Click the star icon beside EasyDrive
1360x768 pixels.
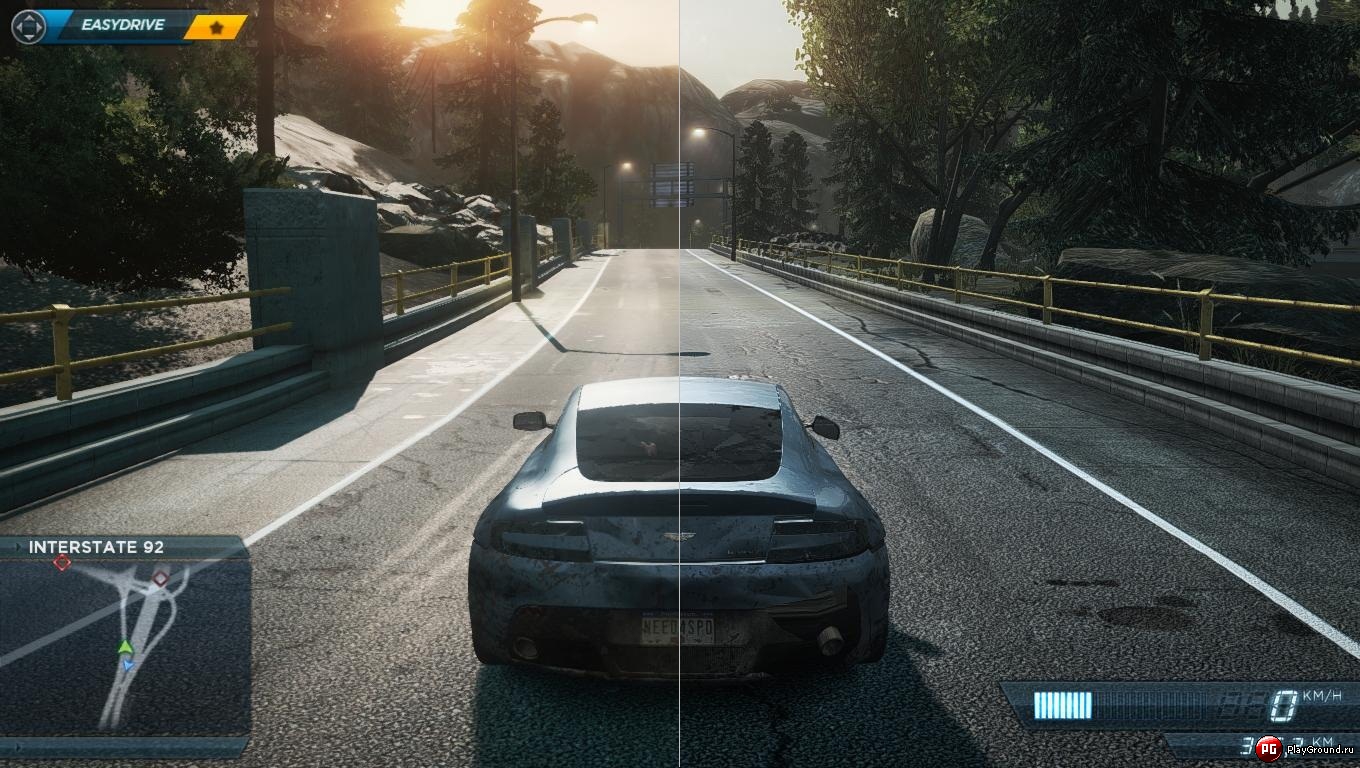point(216,27)
